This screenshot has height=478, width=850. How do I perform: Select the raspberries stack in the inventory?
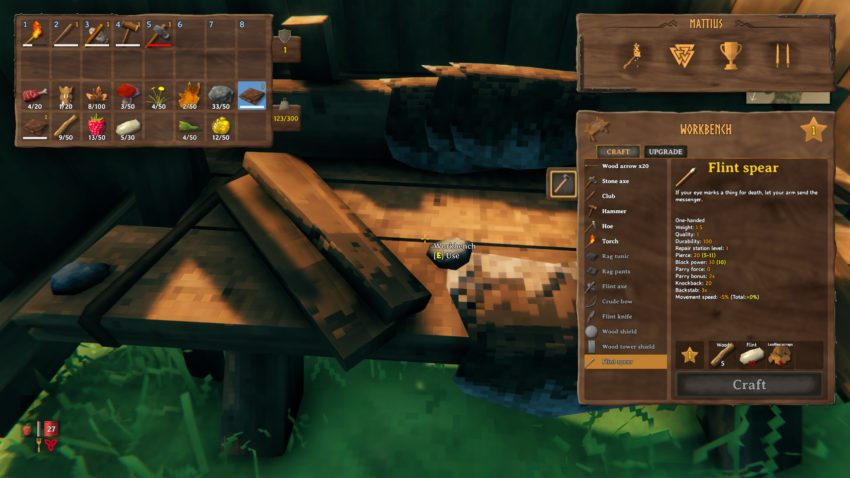[x=97, y=126]
